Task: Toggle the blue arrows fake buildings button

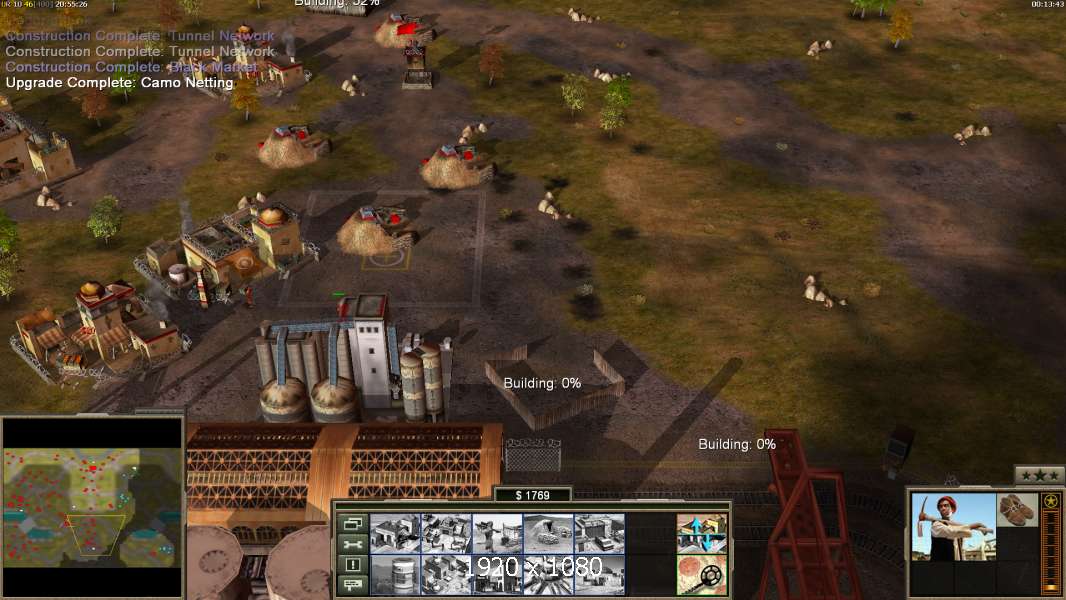Action: [x=701, y=533]
